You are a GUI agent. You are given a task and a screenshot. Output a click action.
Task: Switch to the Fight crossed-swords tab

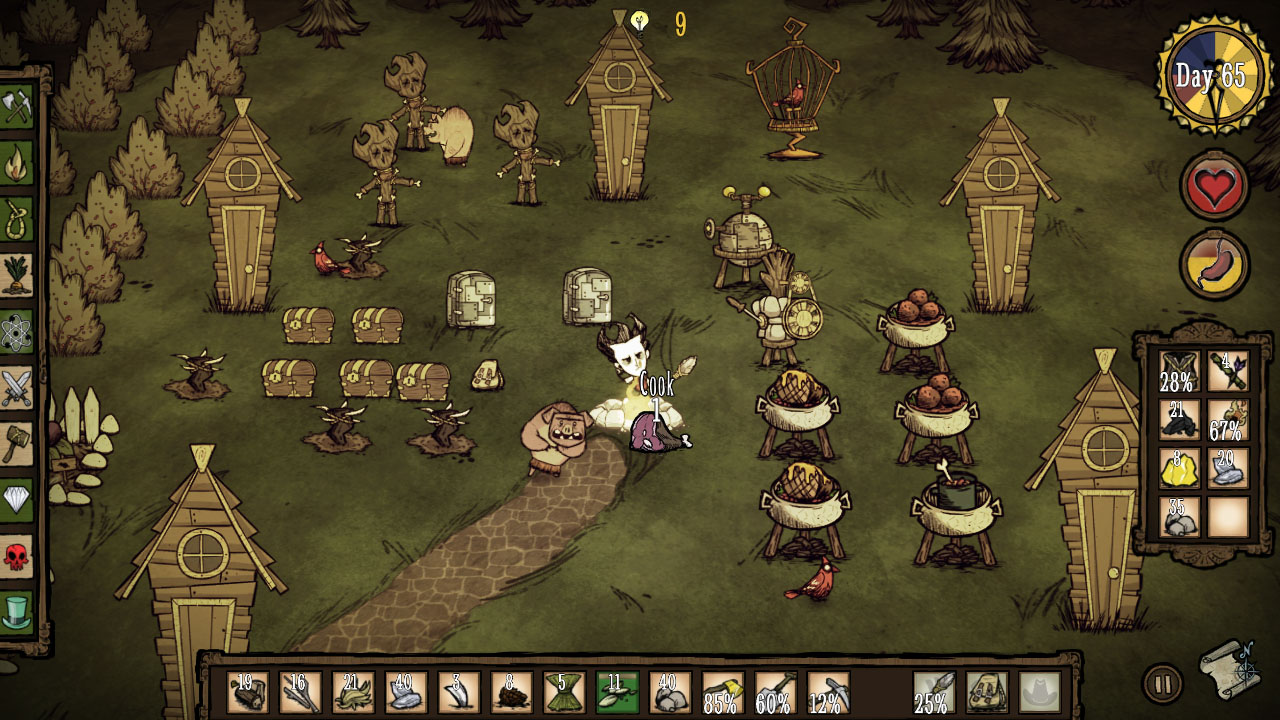[x=17, y=387]
